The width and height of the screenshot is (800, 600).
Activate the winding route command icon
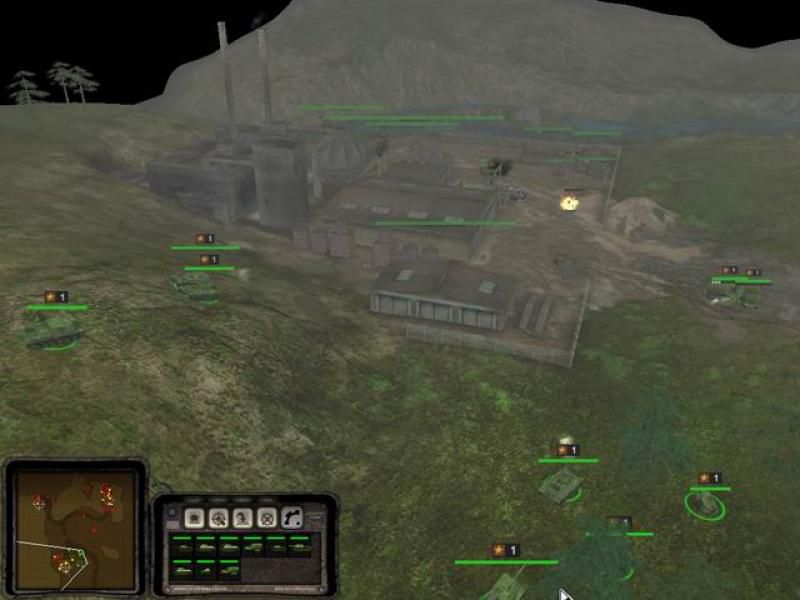[x=291, y=518]
